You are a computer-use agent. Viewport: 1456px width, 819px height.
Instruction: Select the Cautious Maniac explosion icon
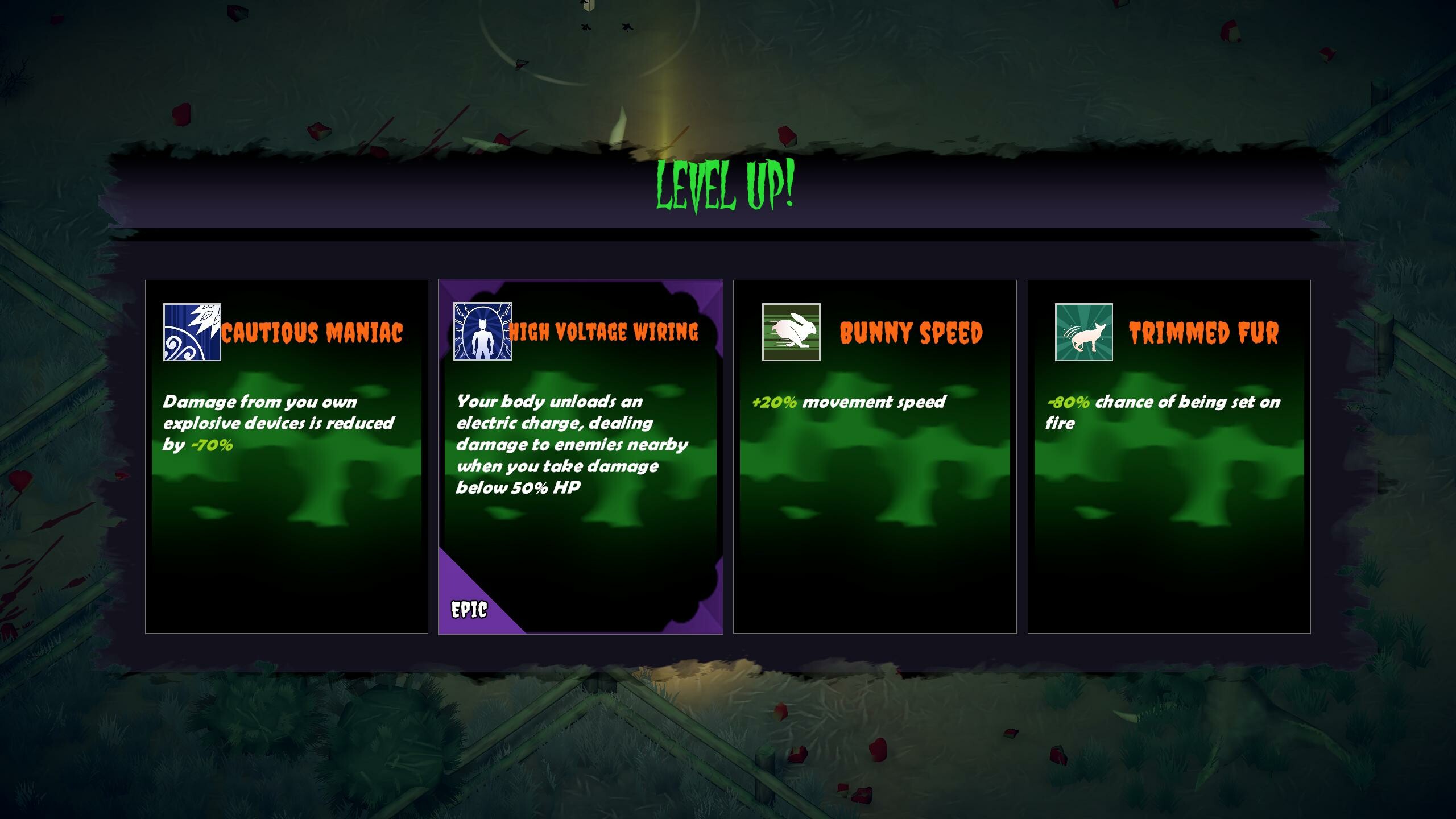pyautogui.click(x=192, y=333)
